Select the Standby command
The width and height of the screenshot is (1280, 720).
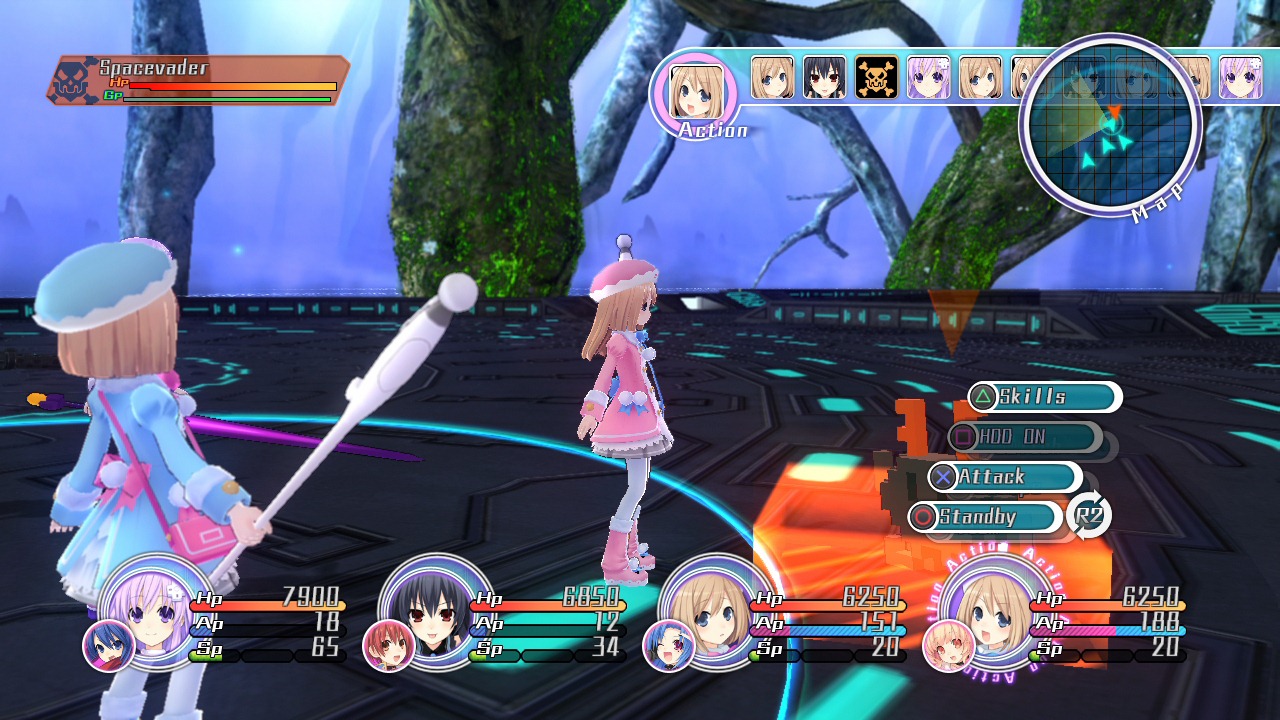(x=985, y=517)
